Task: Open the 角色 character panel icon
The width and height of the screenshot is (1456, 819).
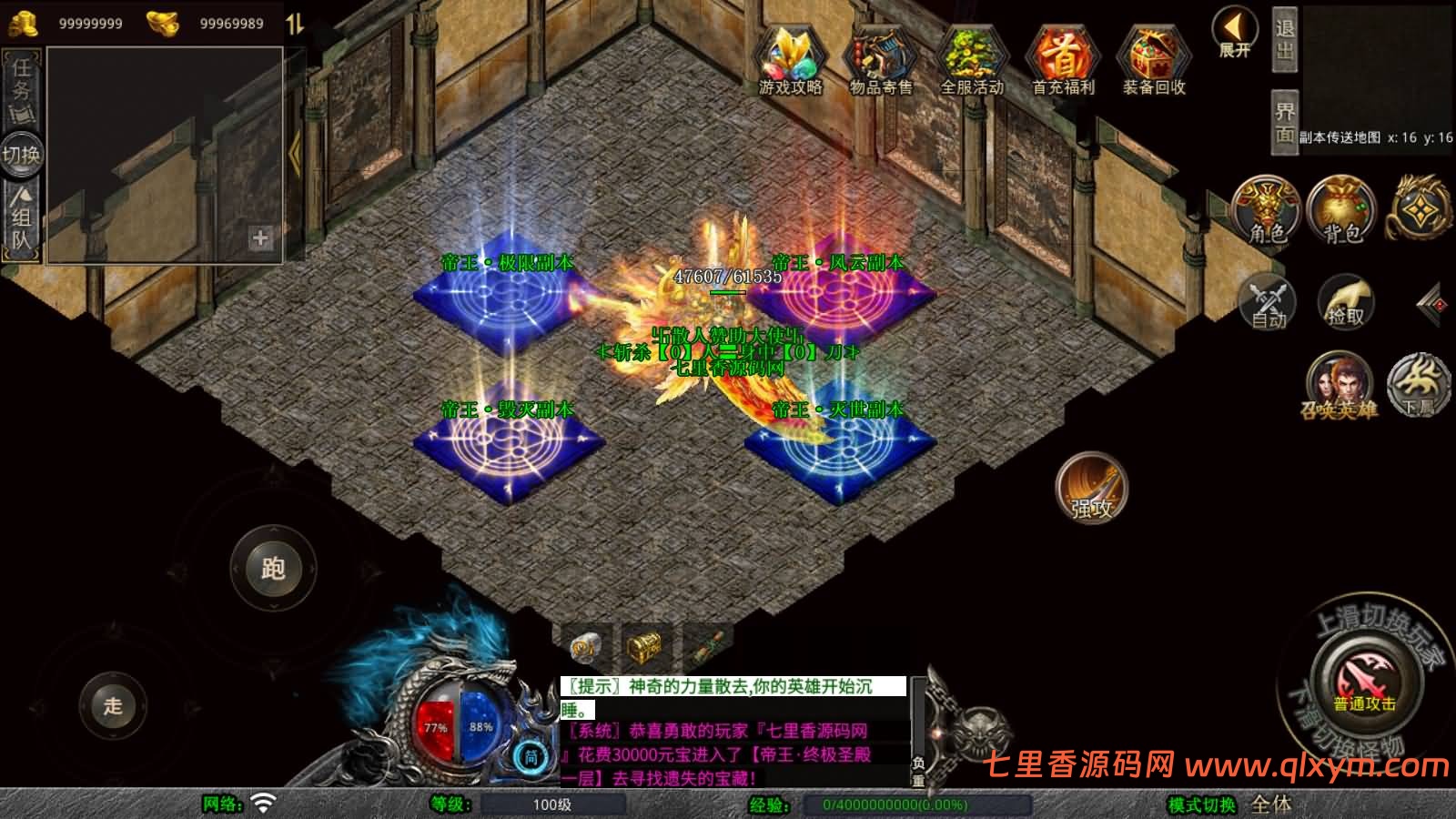Action: point(1265,209)
